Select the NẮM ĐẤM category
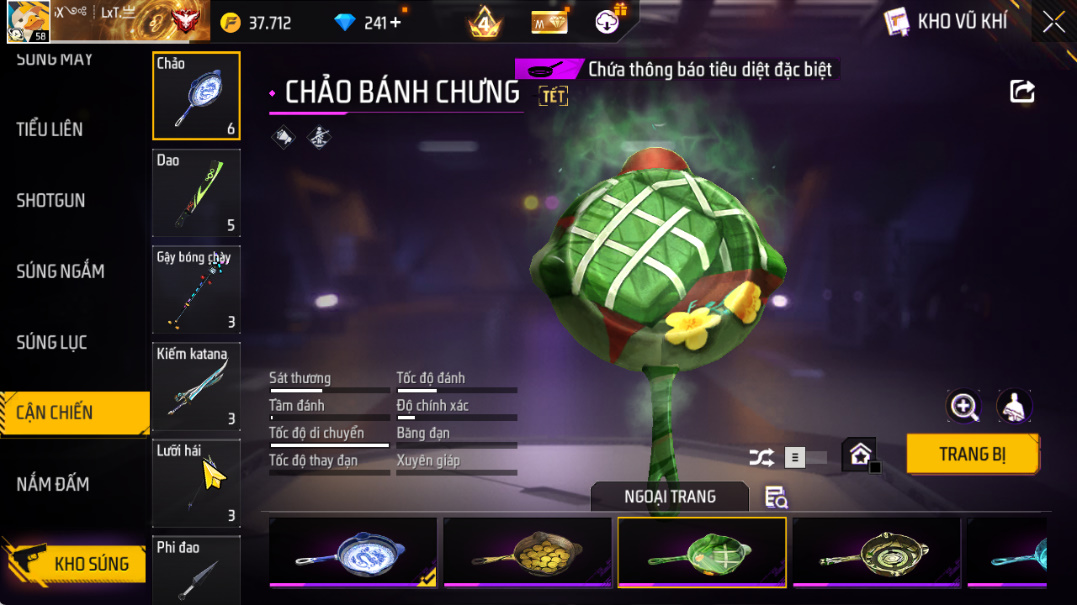This screenshot has height=605, width=1077. point(53,484)
